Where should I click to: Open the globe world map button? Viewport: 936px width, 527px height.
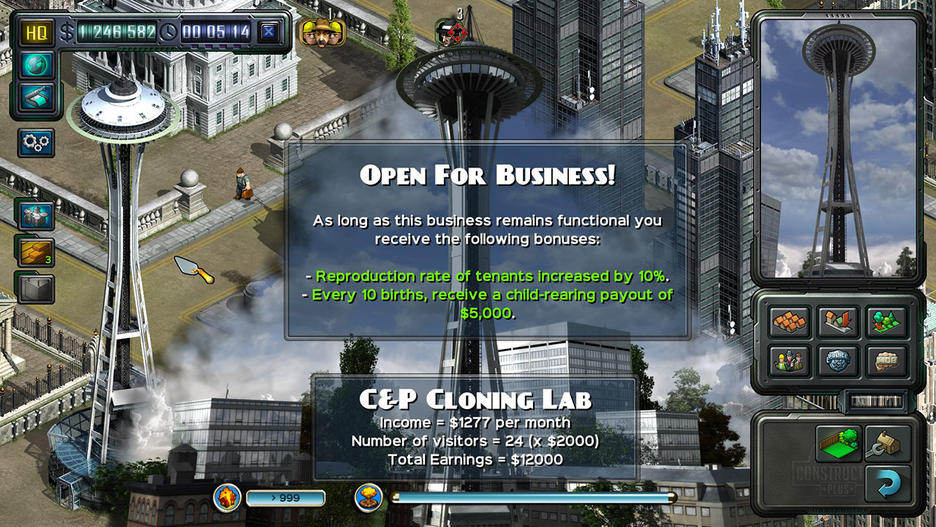(36, 65)
